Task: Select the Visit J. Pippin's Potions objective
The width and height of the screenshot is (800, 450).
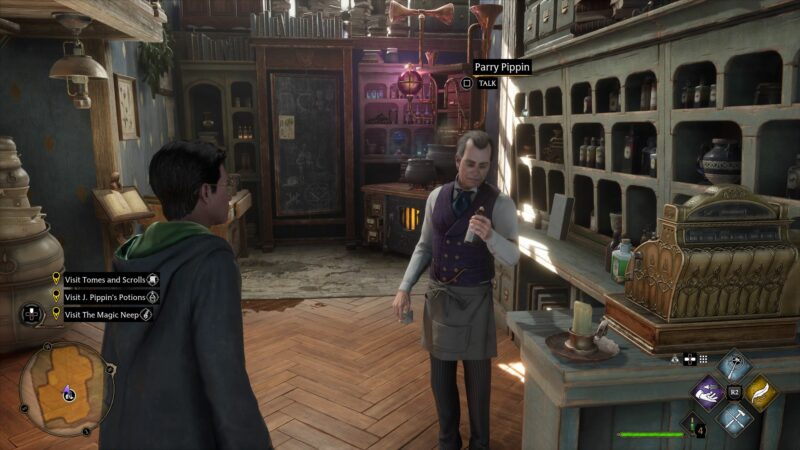Action: point(104,297)
